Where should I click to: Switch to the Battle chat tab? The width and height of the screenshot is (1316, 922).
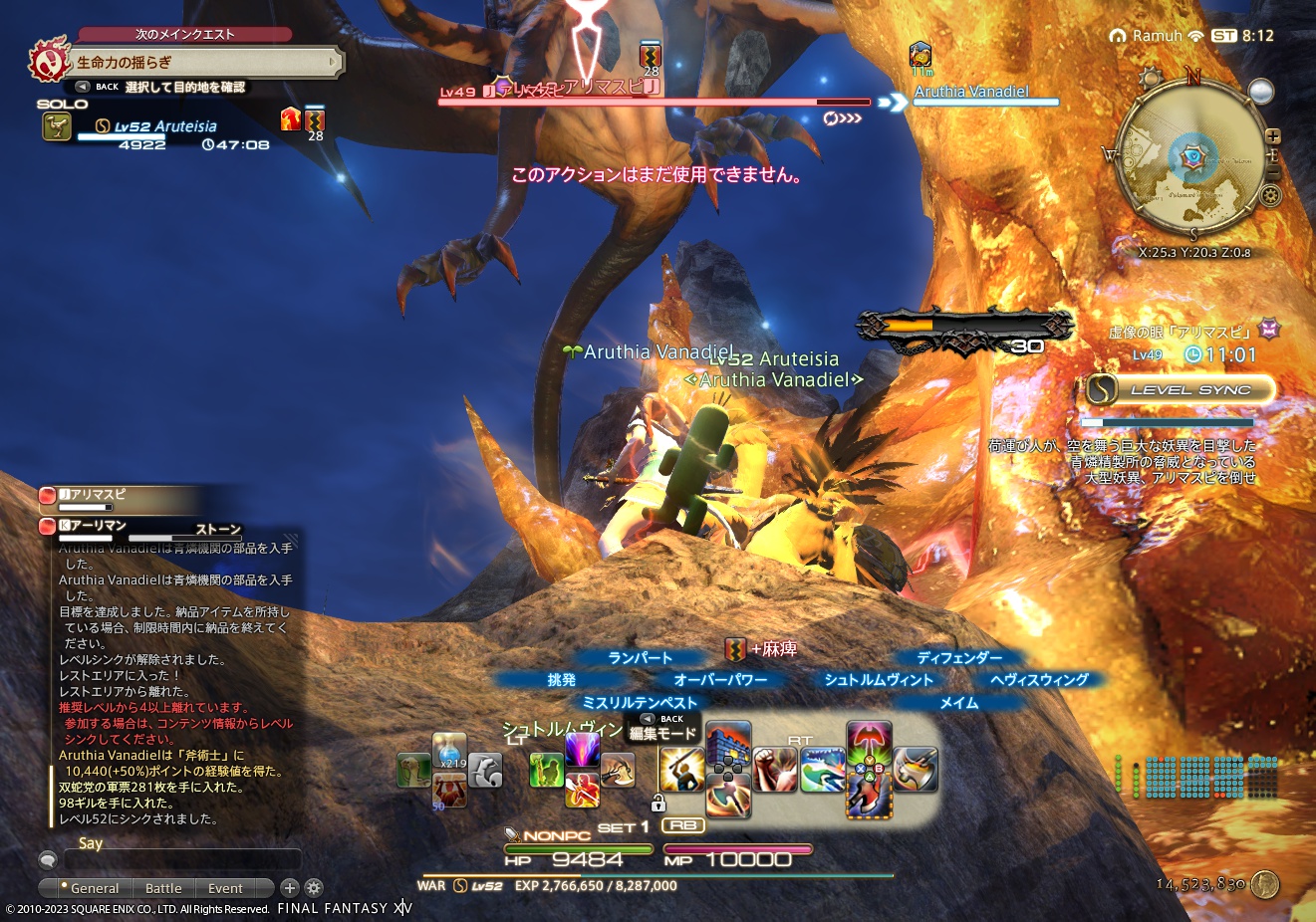[164, 888]
